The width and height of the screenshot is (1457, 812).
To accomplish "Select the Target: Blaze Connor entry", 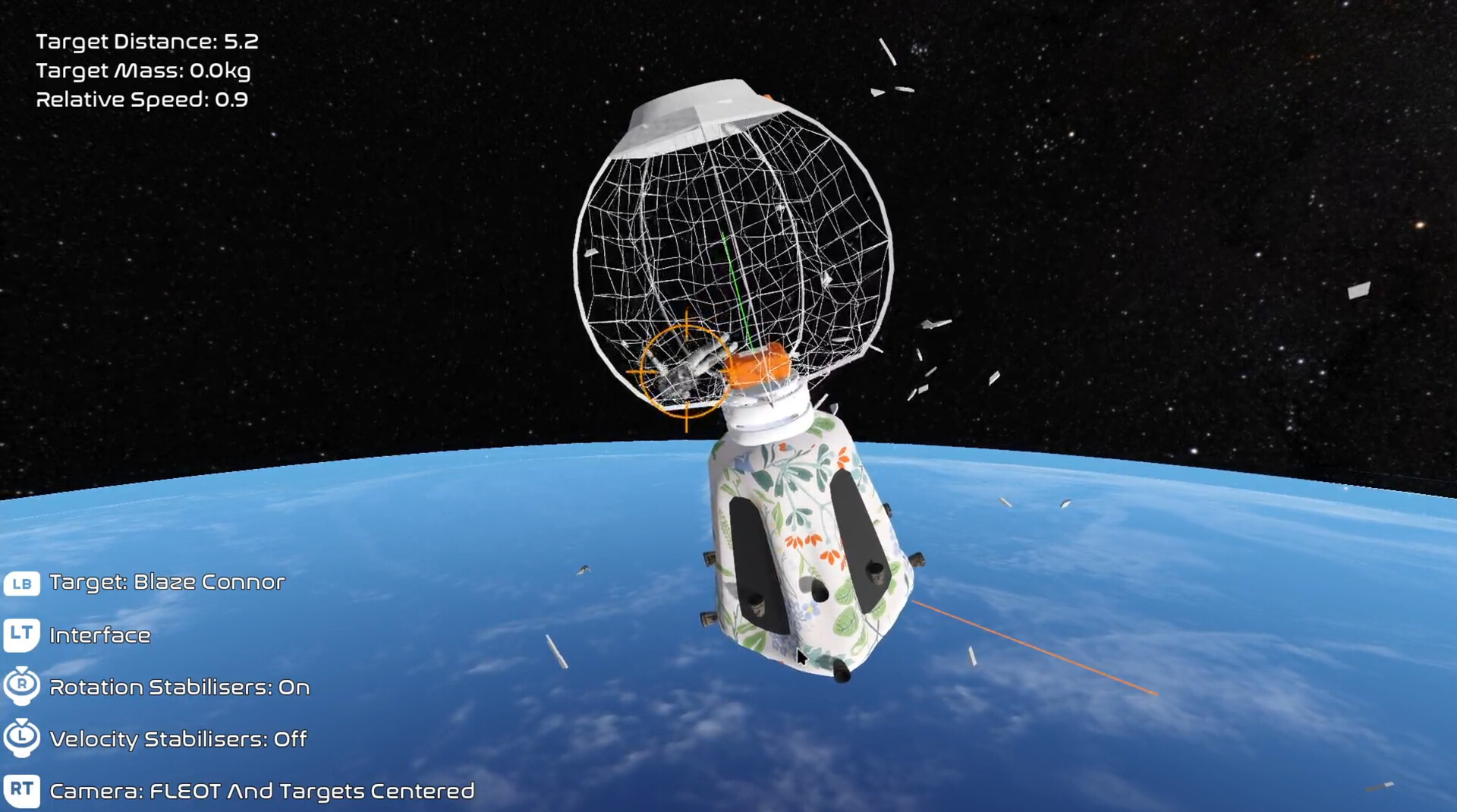I will click(166, 583).
